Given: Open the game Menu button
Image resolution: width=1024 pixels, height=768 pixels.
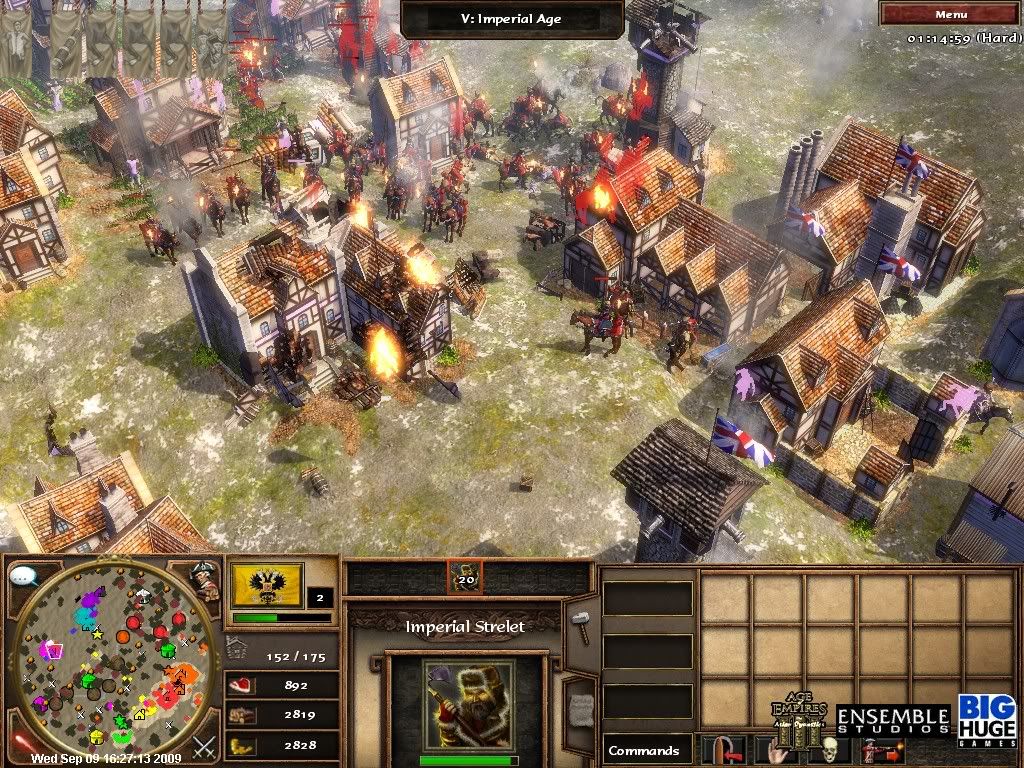Looking at the screenshot, I should [x=950, y=14].
